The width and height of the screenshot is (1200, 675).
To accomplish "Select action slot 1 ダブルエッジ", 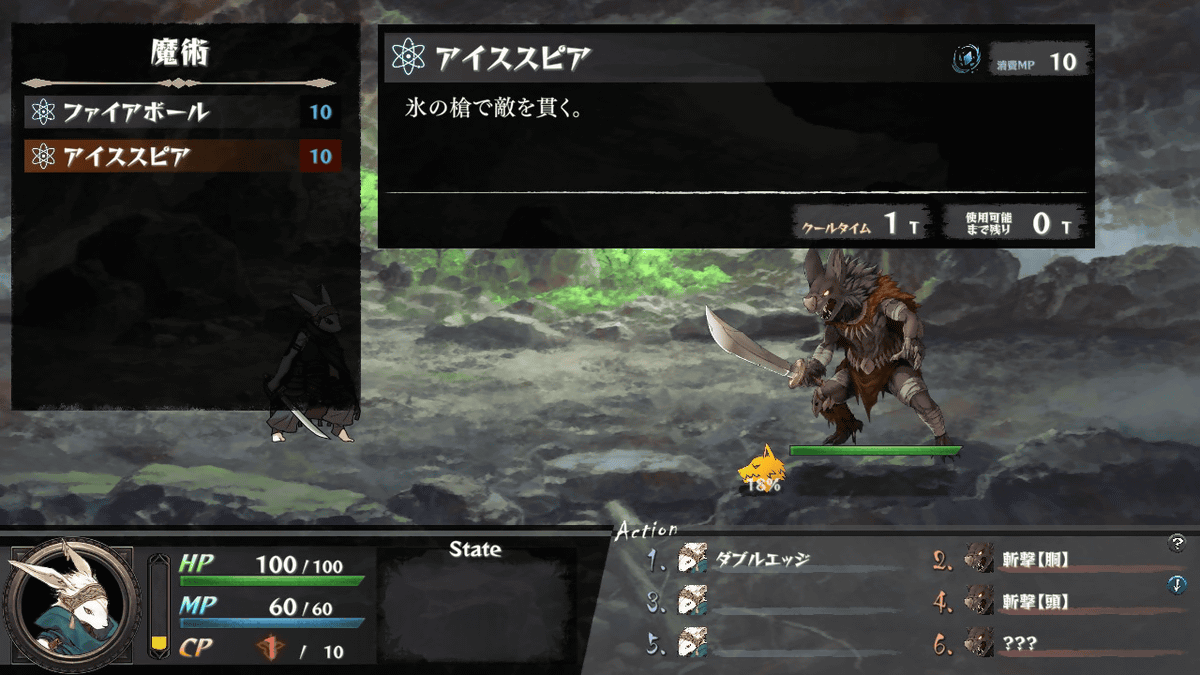I will (x=762, y=560).
